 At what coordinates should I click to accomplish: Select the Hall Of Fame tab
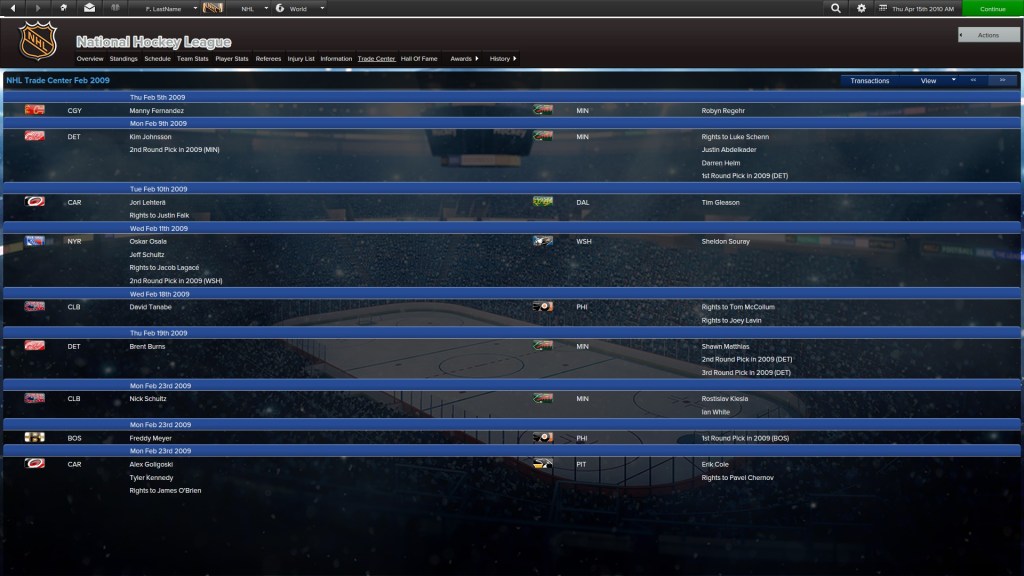(419, 59)
